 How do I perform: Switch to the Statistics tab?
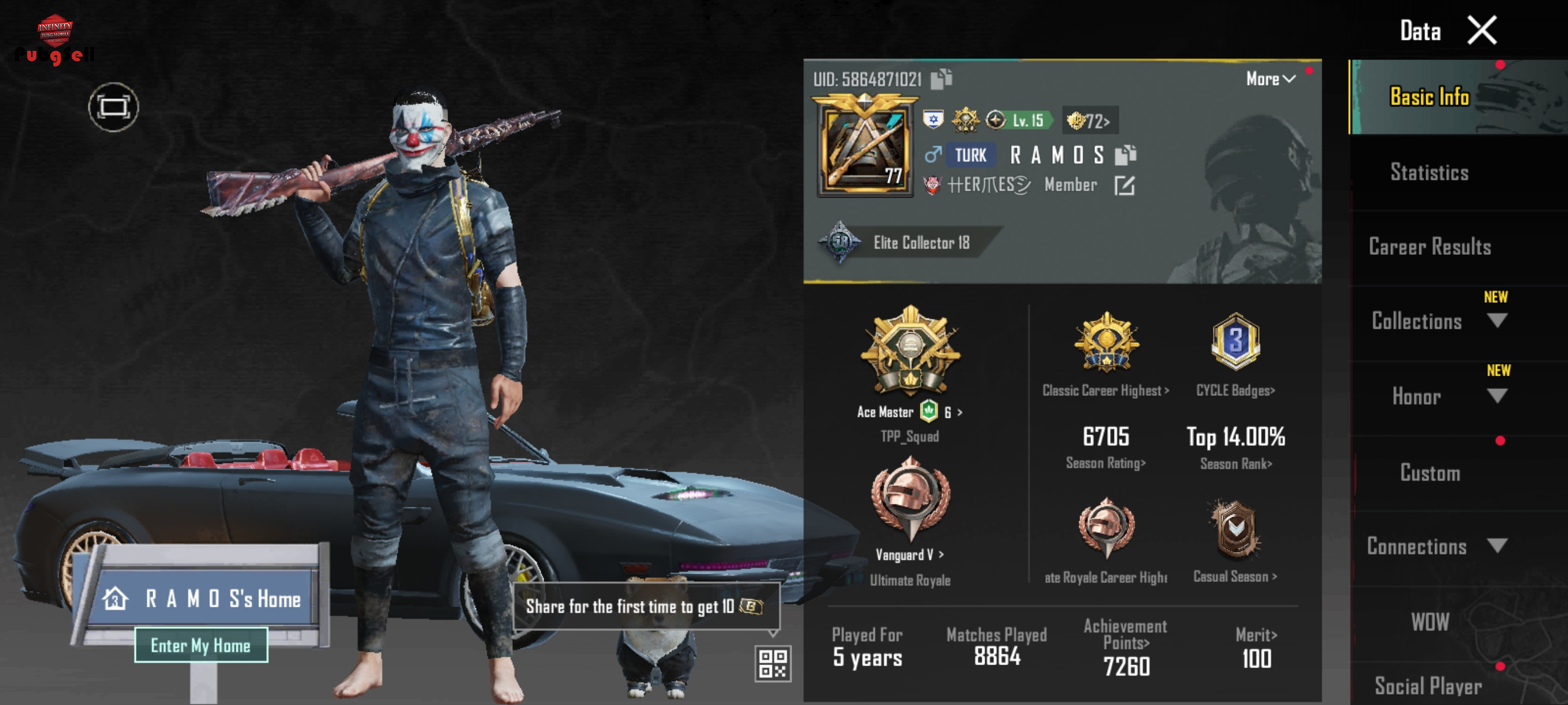[x=1429, y=172]
